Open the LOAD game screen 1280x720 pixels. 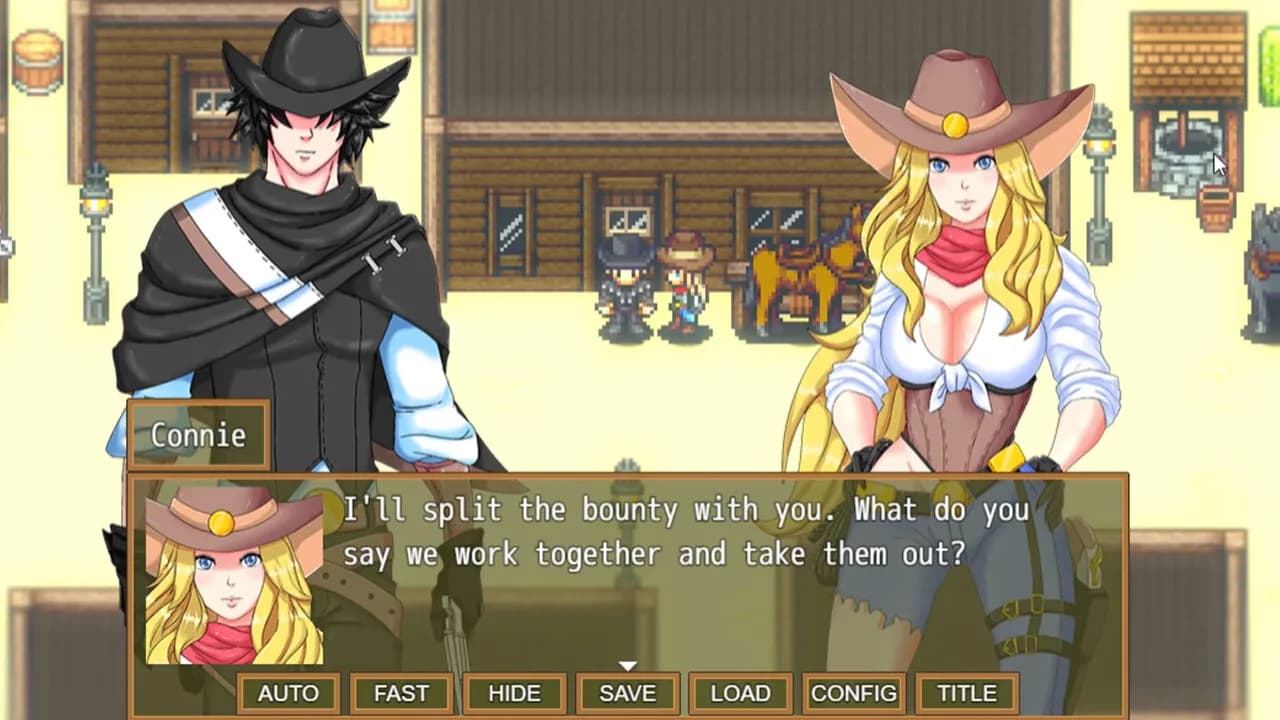coord(740,692)
